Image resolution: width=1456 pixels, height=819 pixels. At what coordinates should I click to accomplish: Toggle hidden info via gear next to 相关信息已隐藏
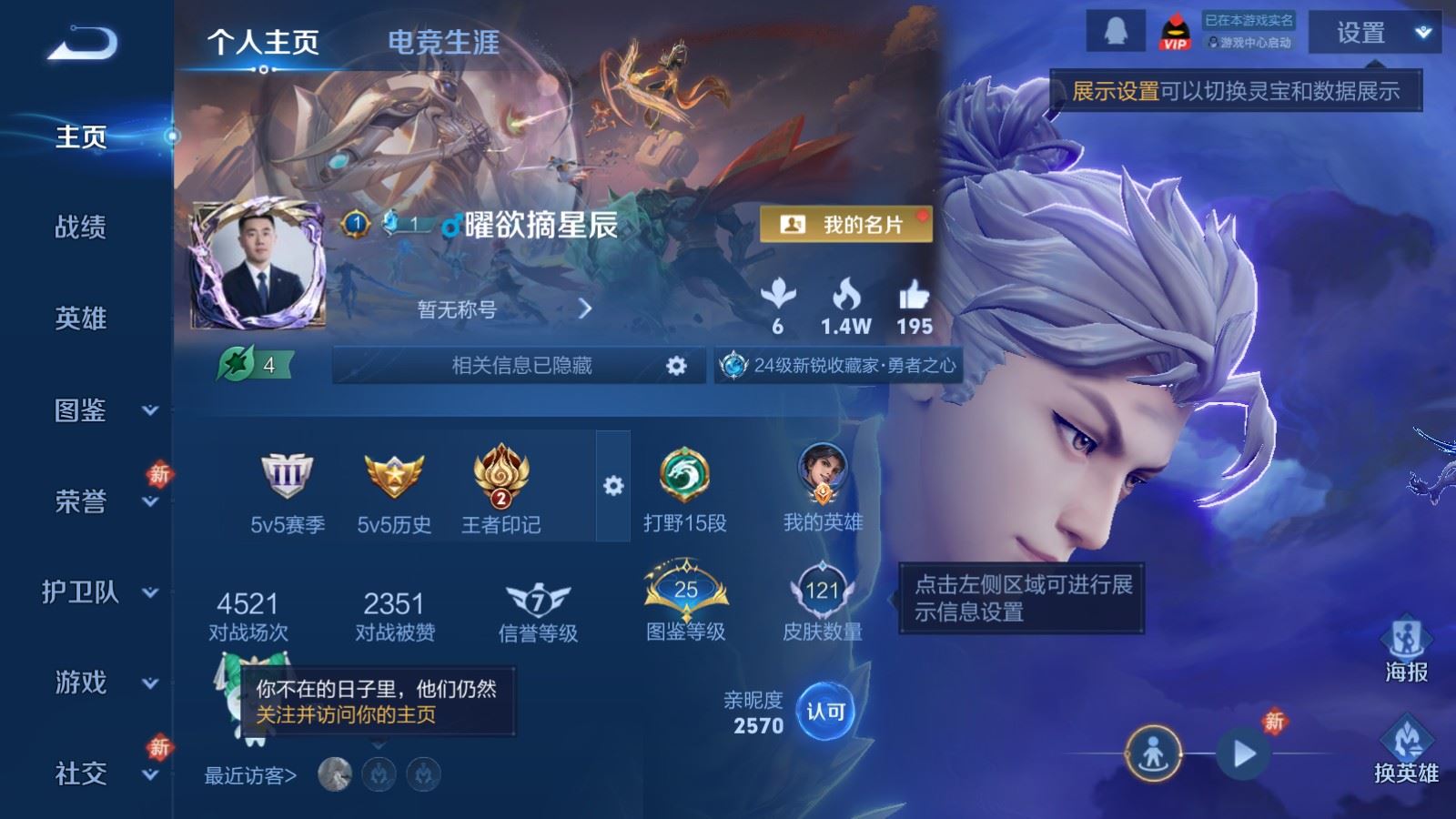(x=677, y=364)
